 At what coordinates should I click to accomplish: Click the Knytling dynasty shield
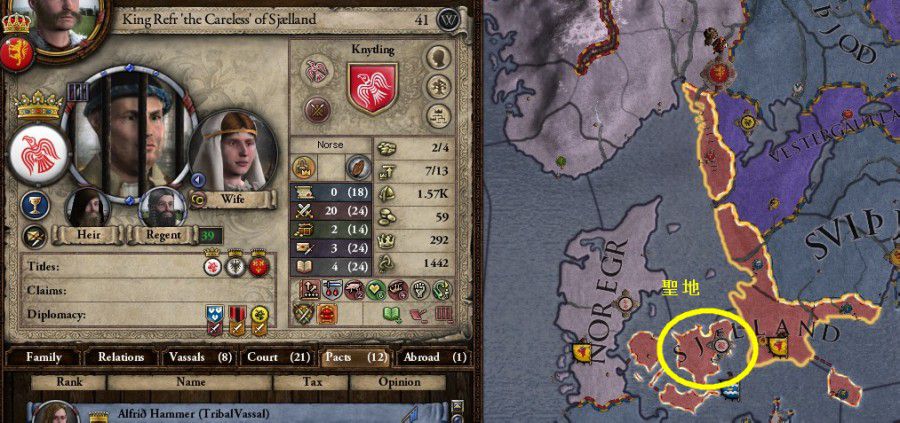click(372, 86)
